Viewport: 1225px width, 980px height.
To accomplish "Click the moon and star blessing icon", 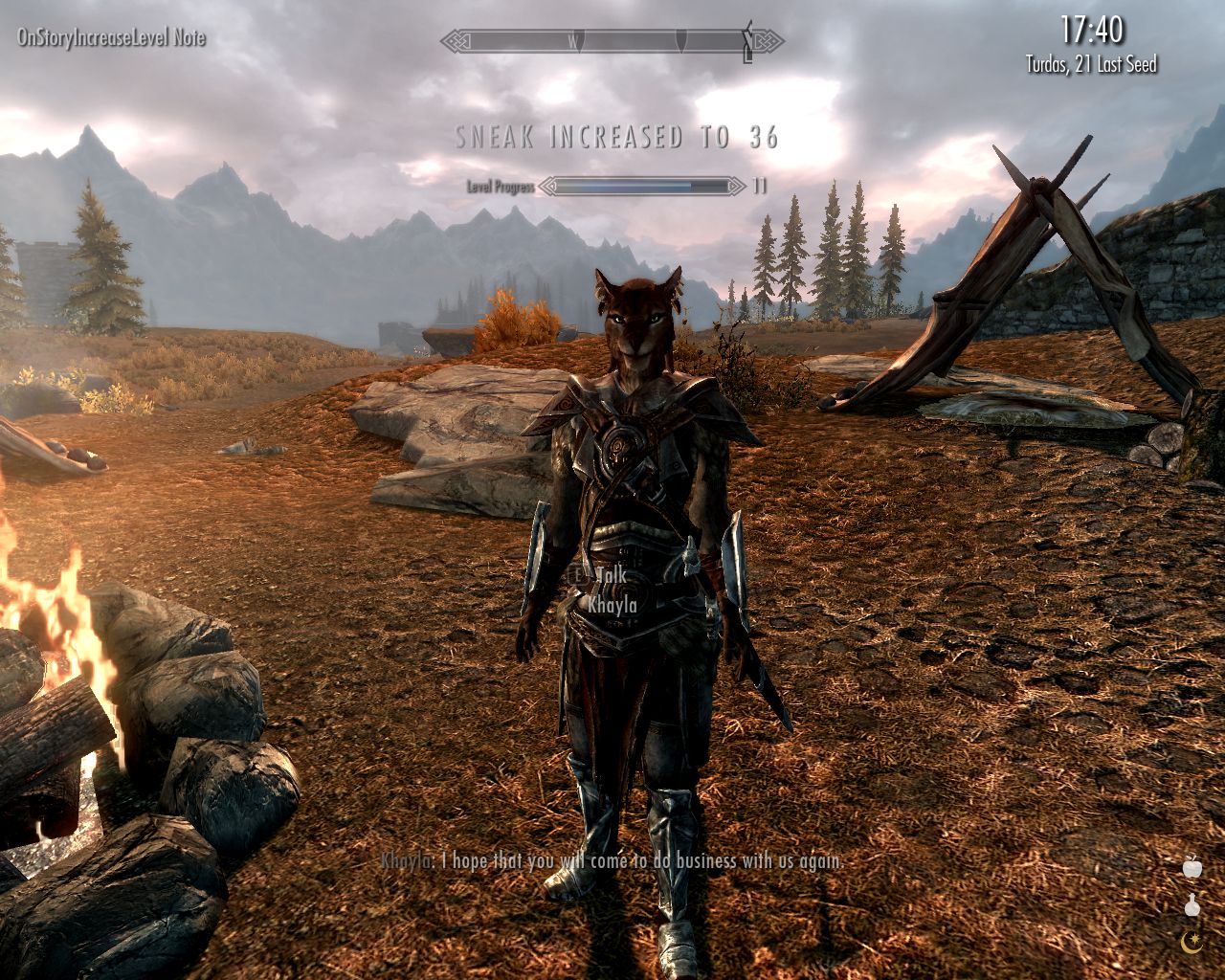I will point(1192,942).
